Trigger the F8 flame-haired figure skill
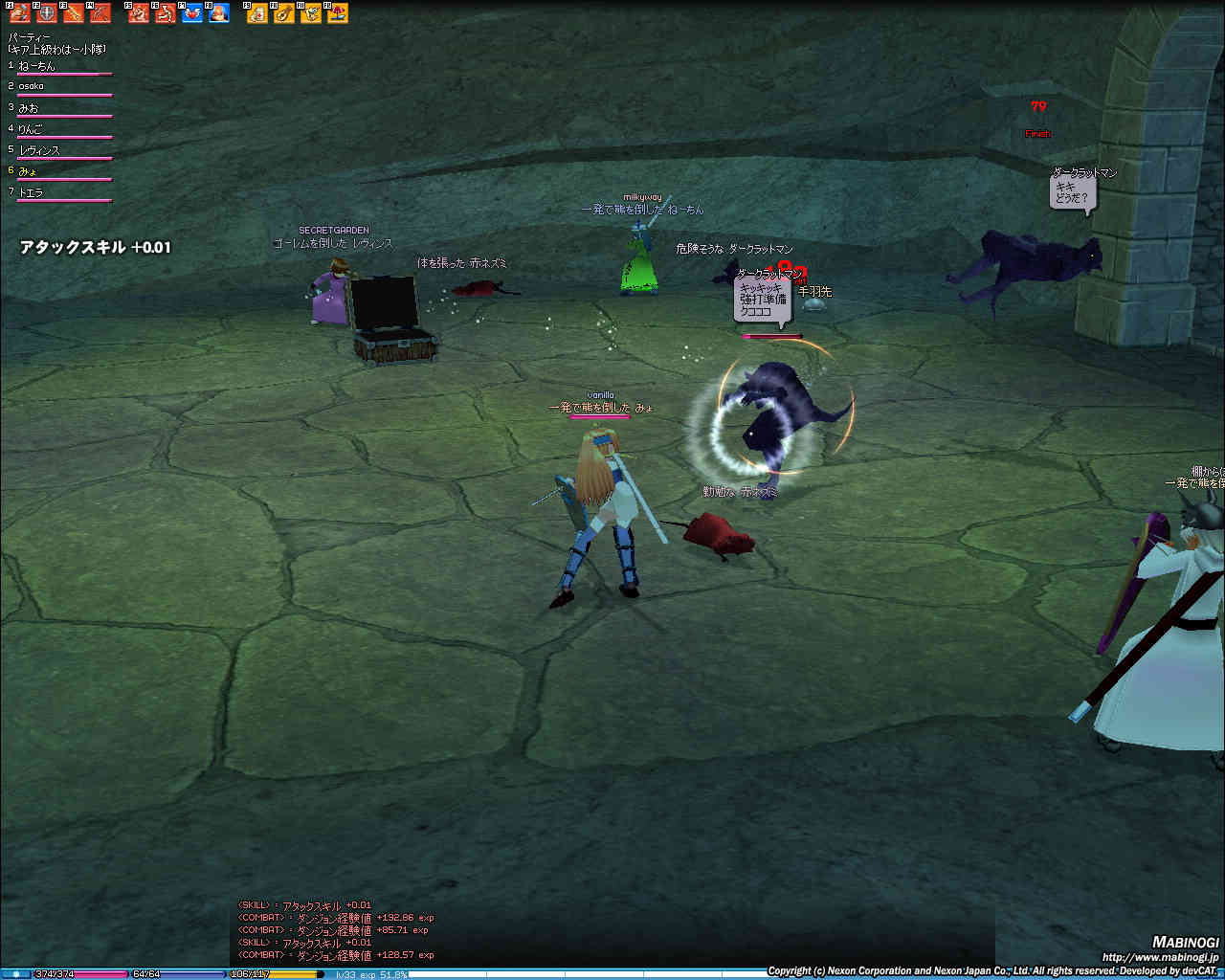1225x980 pixels. click(x=219, y=13)
